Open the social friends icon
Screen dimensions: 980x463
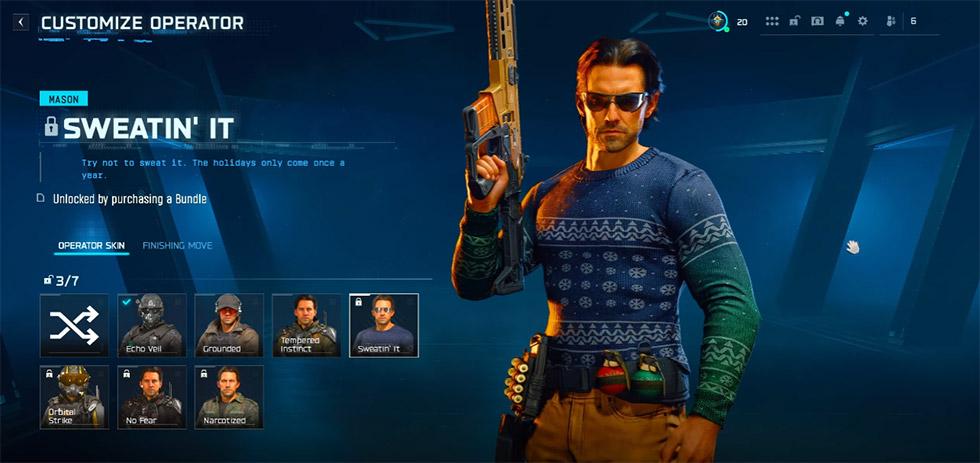[x=891, y=21]
